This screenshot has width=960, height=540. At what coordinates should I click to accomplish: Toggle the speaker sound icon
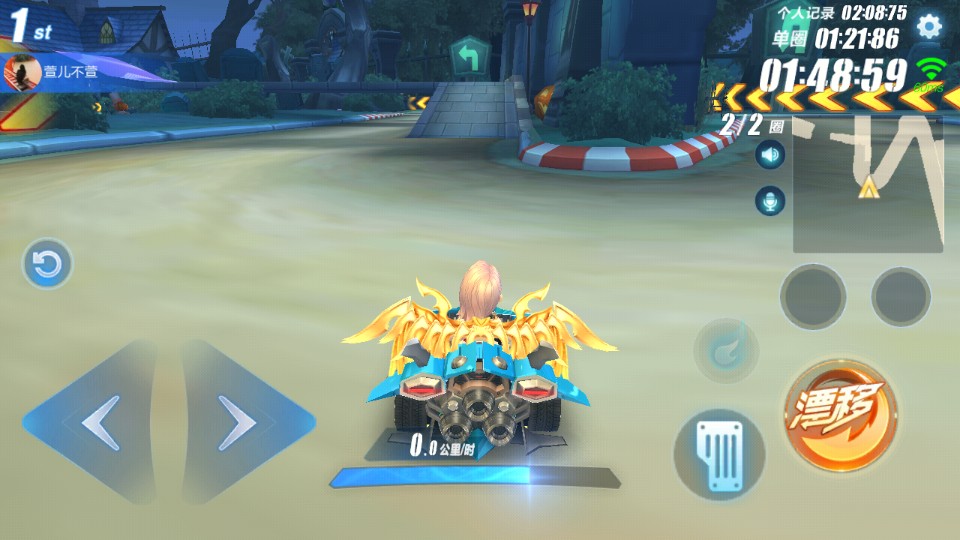coord(769,155)
